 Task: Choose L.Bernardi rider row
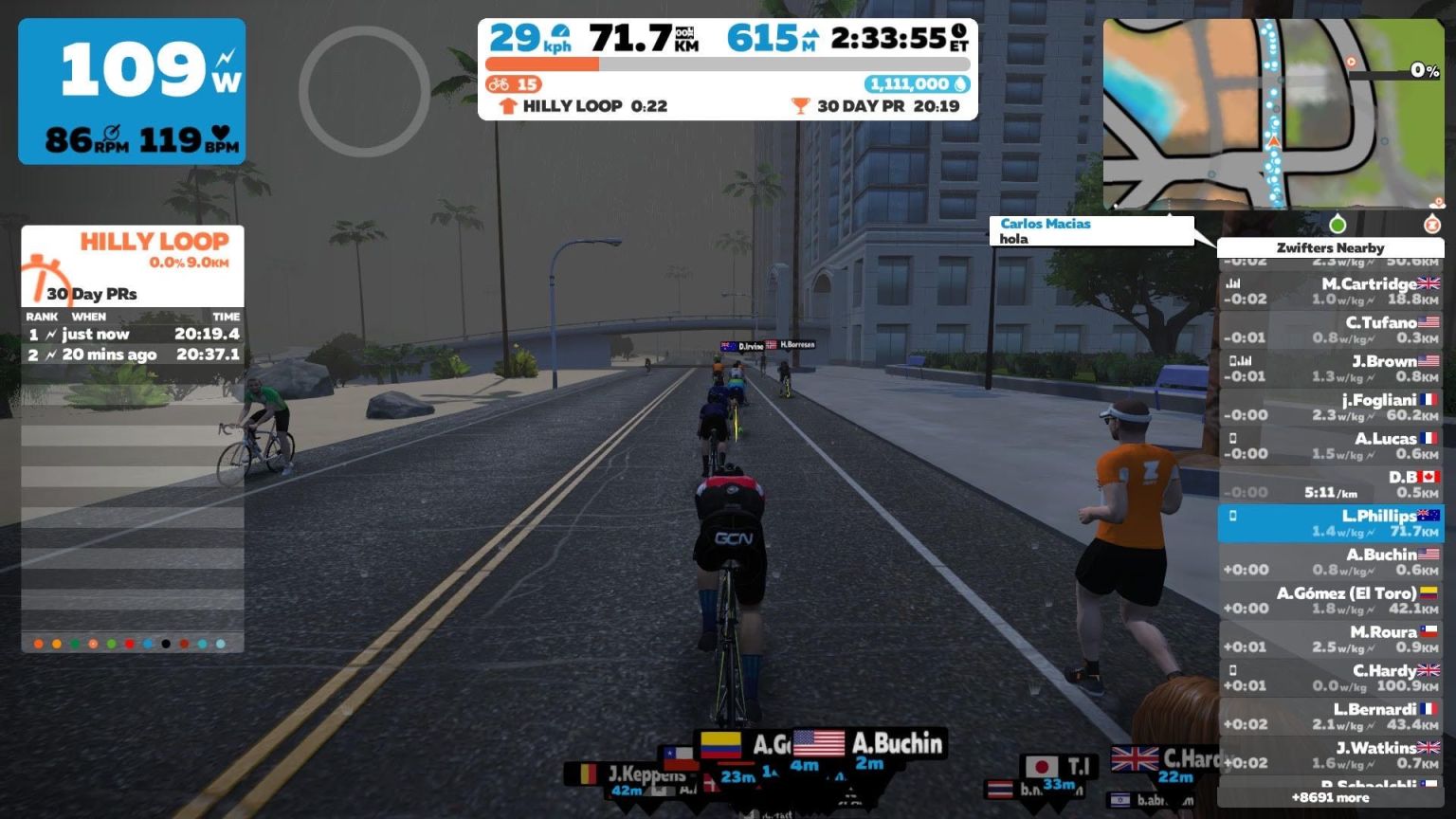(x=1330, y=717)
